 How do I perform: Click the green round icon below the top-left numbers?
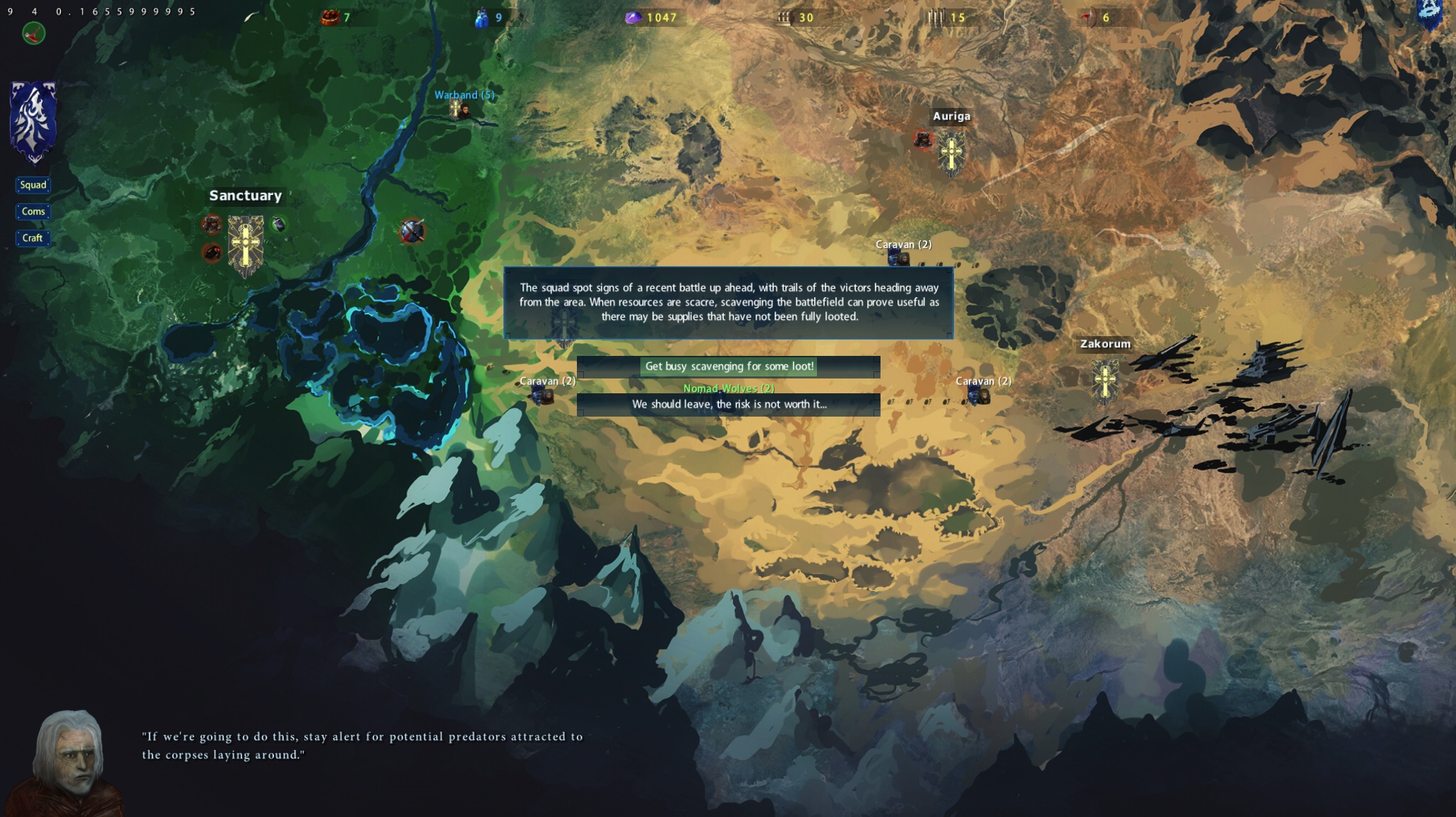(x=34, y=33)
